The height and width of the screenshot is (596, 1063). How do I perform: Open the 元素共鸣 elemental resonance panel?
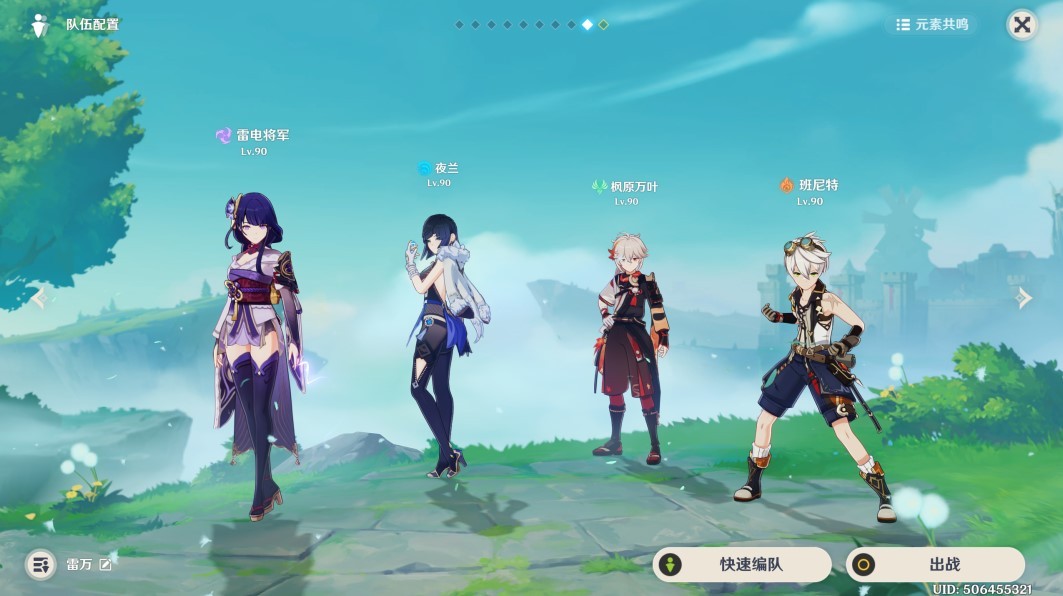[x=932, y=25]
